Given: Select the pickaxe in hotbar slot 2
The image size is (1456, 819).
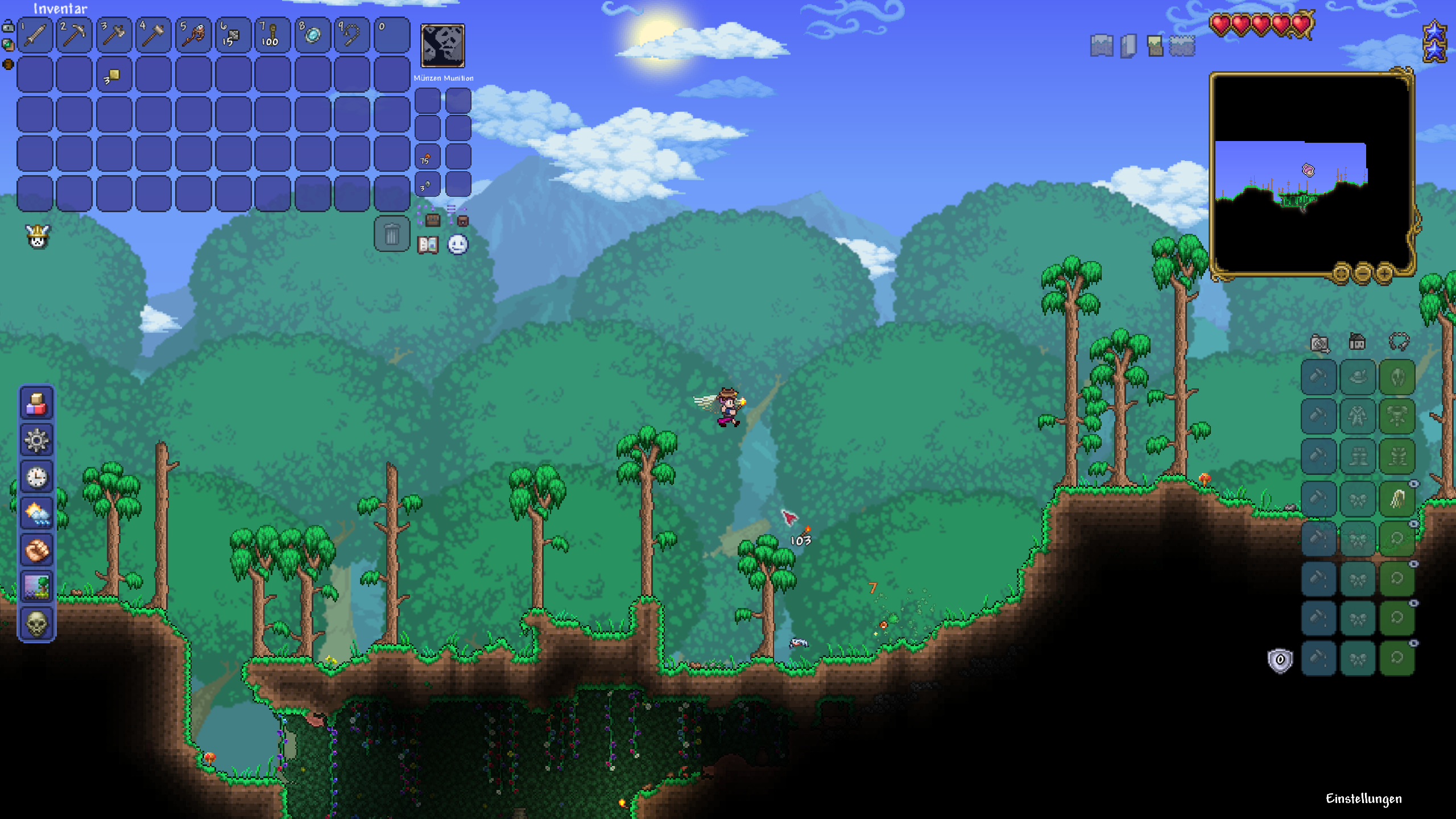Looking at the screenshot, I should coord(75,35).
